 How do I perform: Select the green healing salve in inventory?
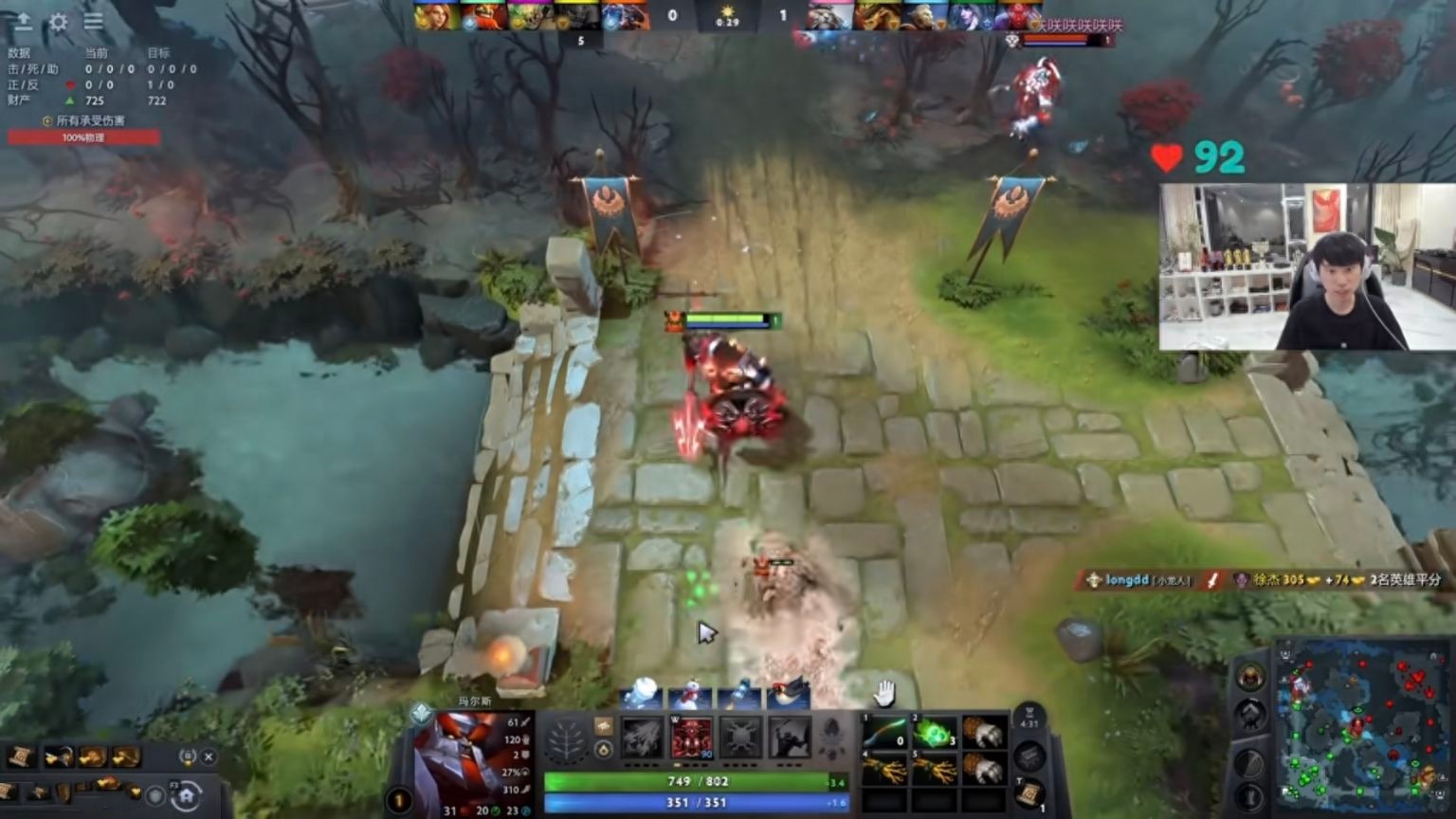935,732
